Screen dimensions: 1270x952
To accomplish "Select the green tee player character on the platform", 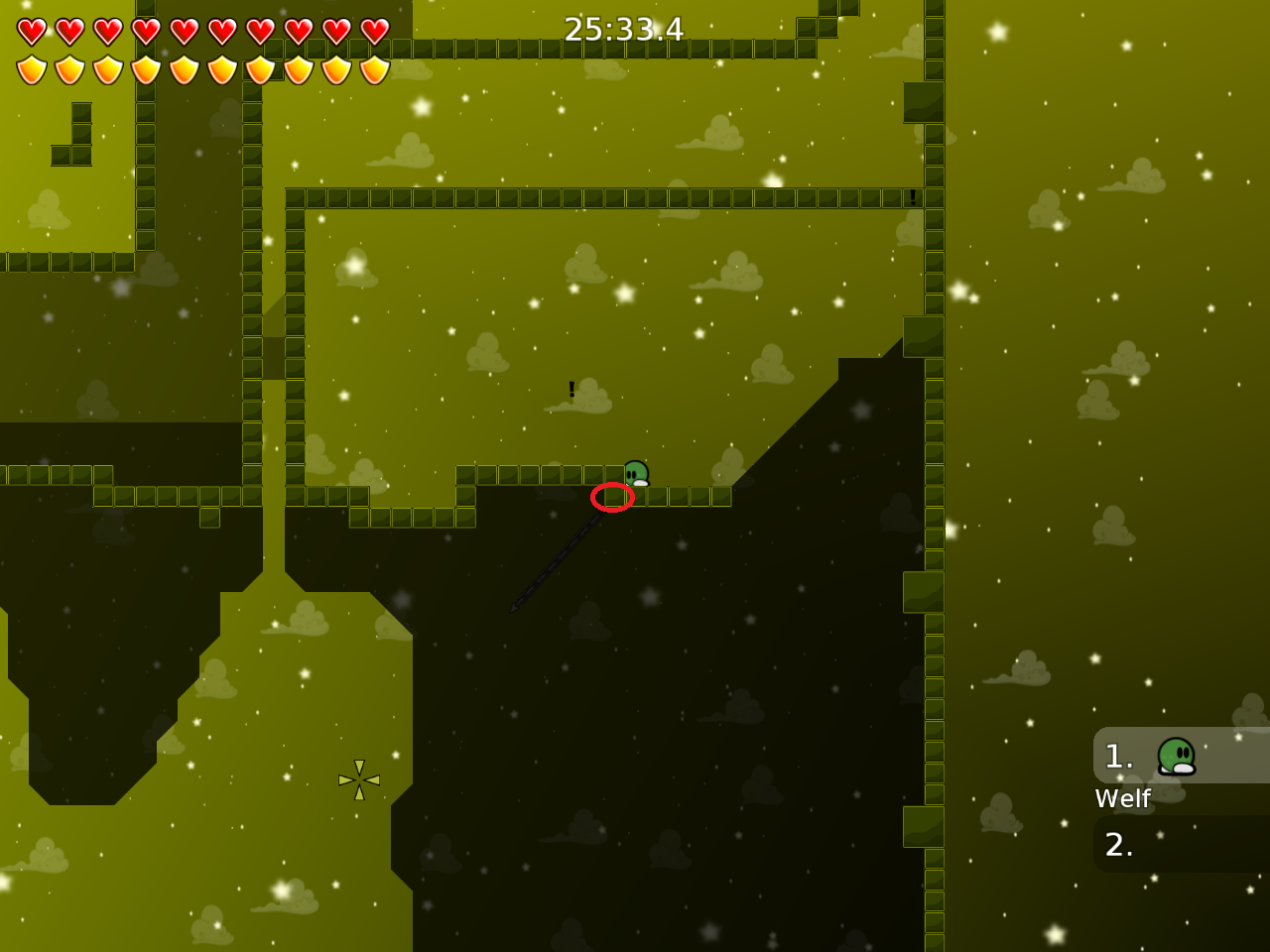I will (x=635, y=473).
